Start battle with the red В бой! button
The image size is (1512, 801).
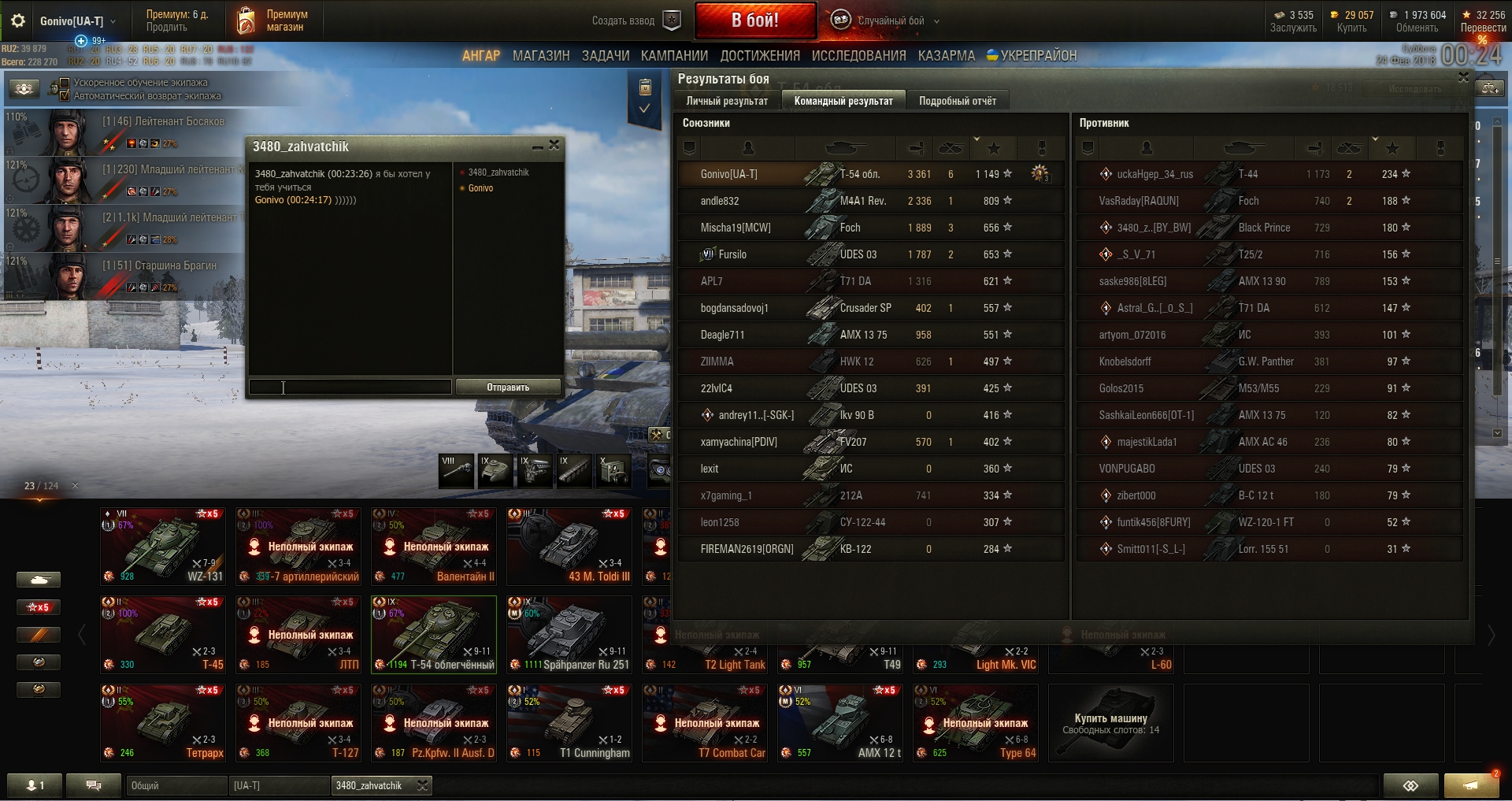(754, 20)
